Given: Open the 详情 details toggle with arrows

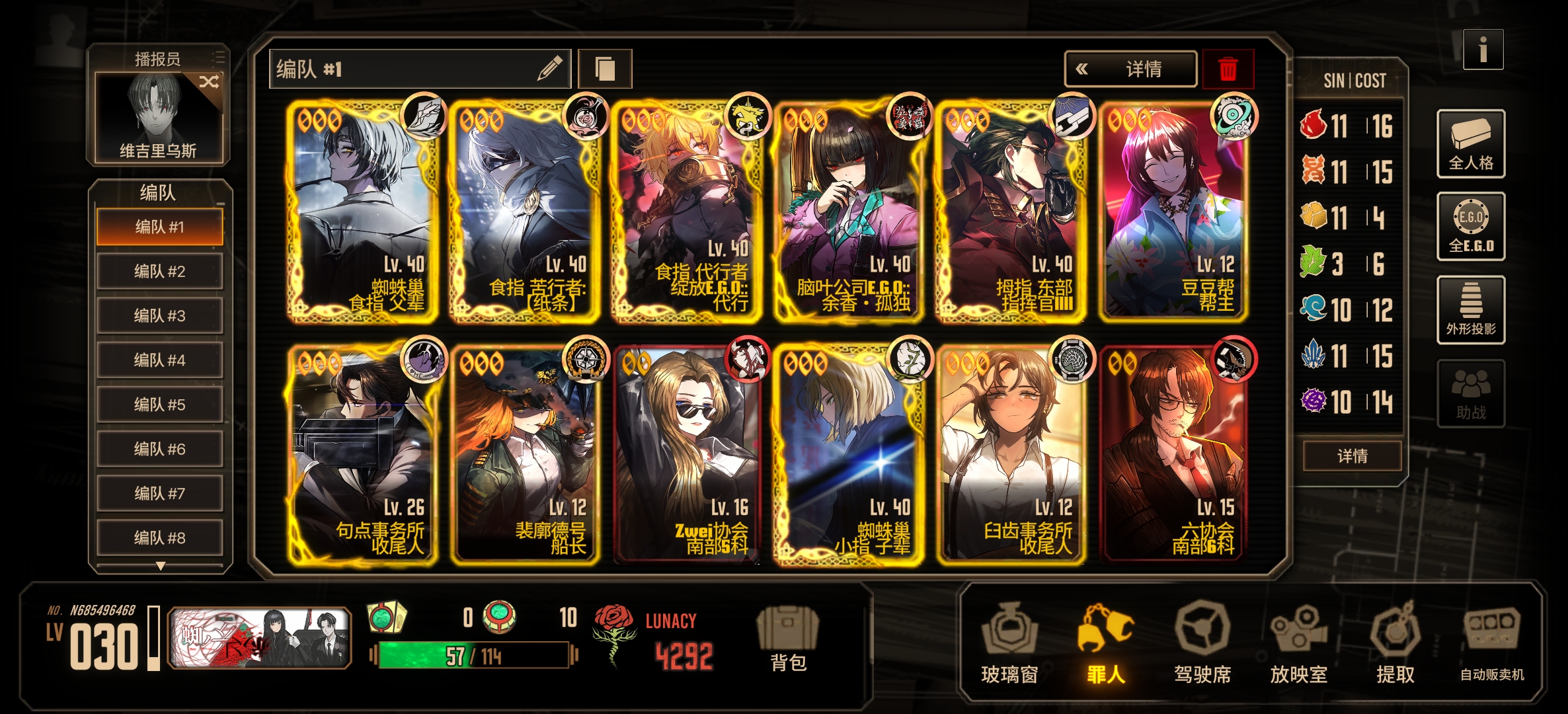Looking at the screenshot, I should [1130, 69].
